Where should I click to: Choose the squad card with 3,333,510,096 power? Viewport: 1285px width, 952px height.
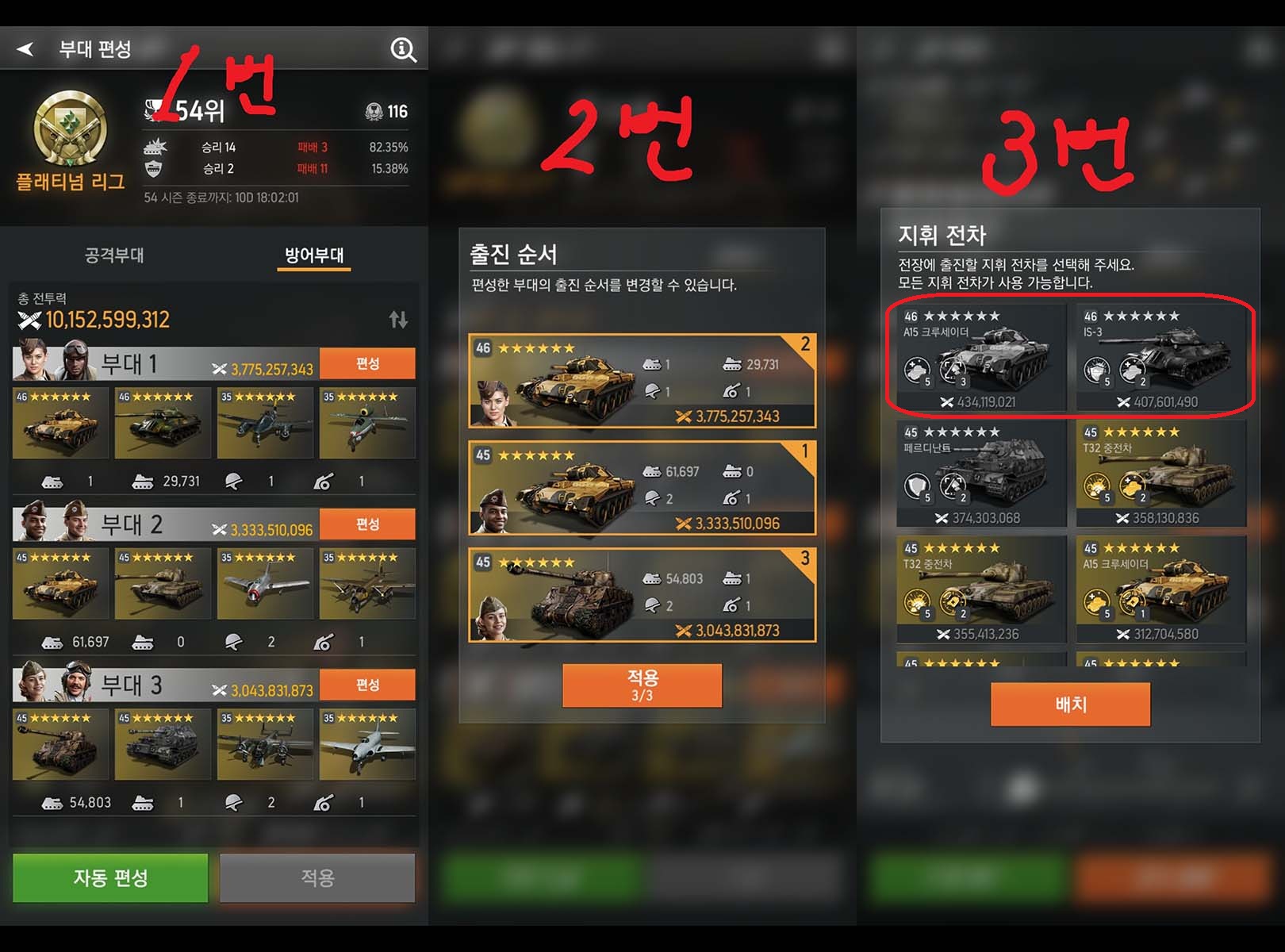click(642, 488)
